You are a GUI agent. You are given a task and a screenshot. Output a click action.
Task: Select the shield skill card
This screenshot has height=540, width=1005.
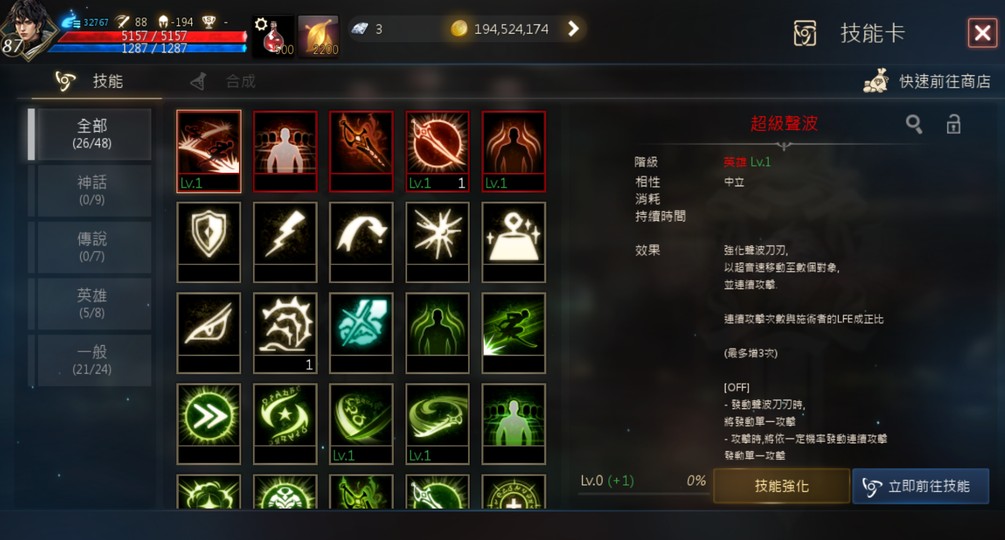(x=209, y=235)
